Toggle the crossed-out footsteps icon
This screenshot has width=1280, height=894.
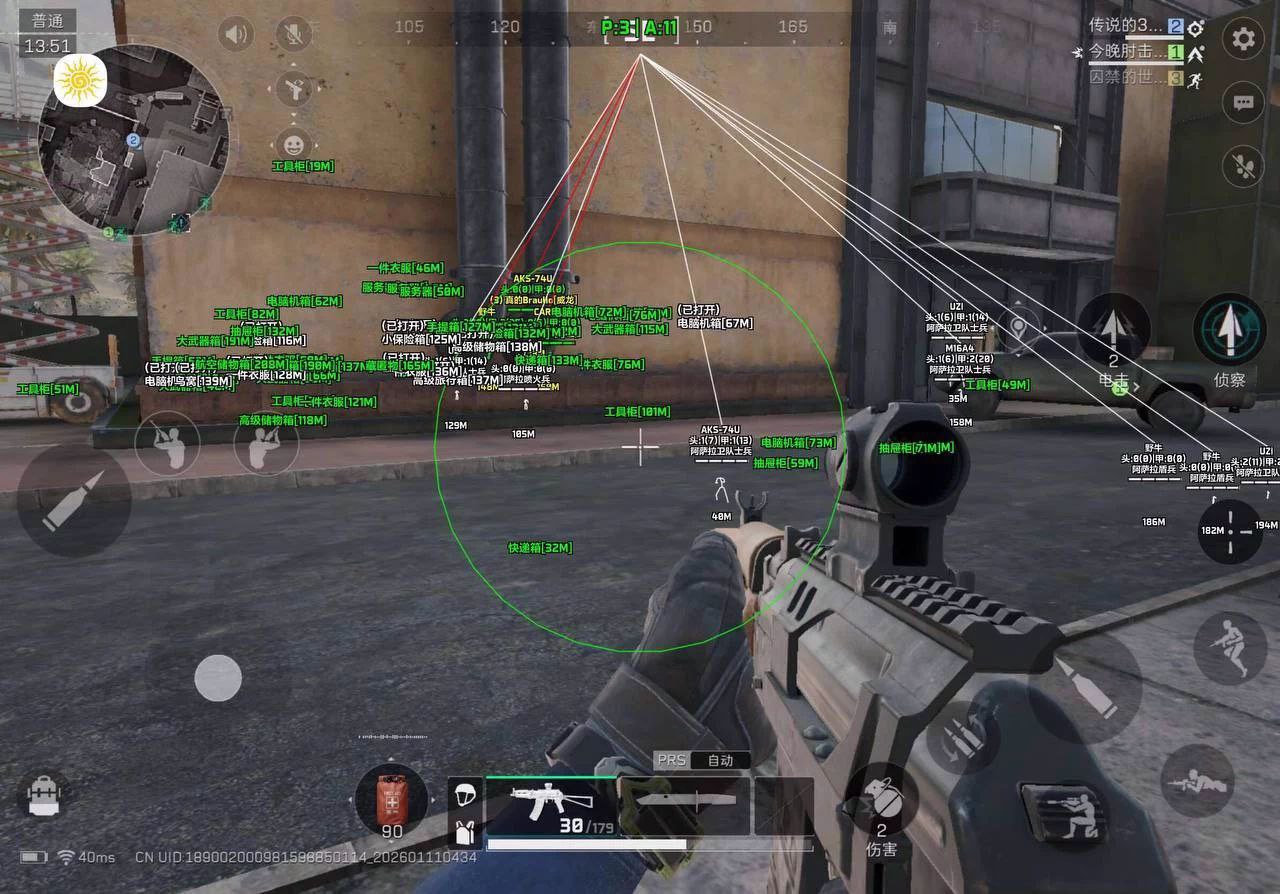[1243, 165]
